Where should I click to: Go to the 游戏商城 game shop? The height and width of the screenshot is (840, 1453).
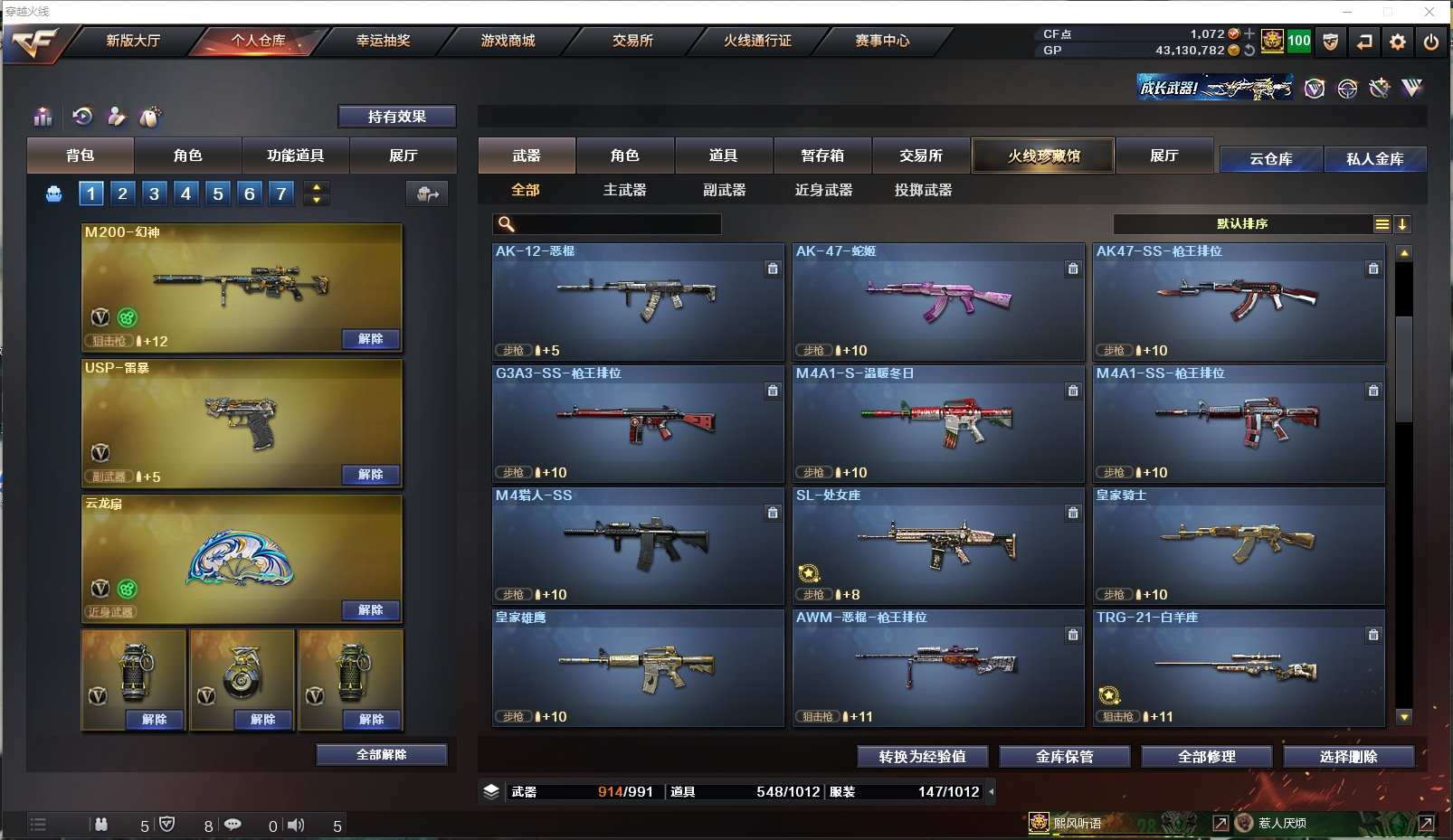pyautogui.click(x=508, y=41)
